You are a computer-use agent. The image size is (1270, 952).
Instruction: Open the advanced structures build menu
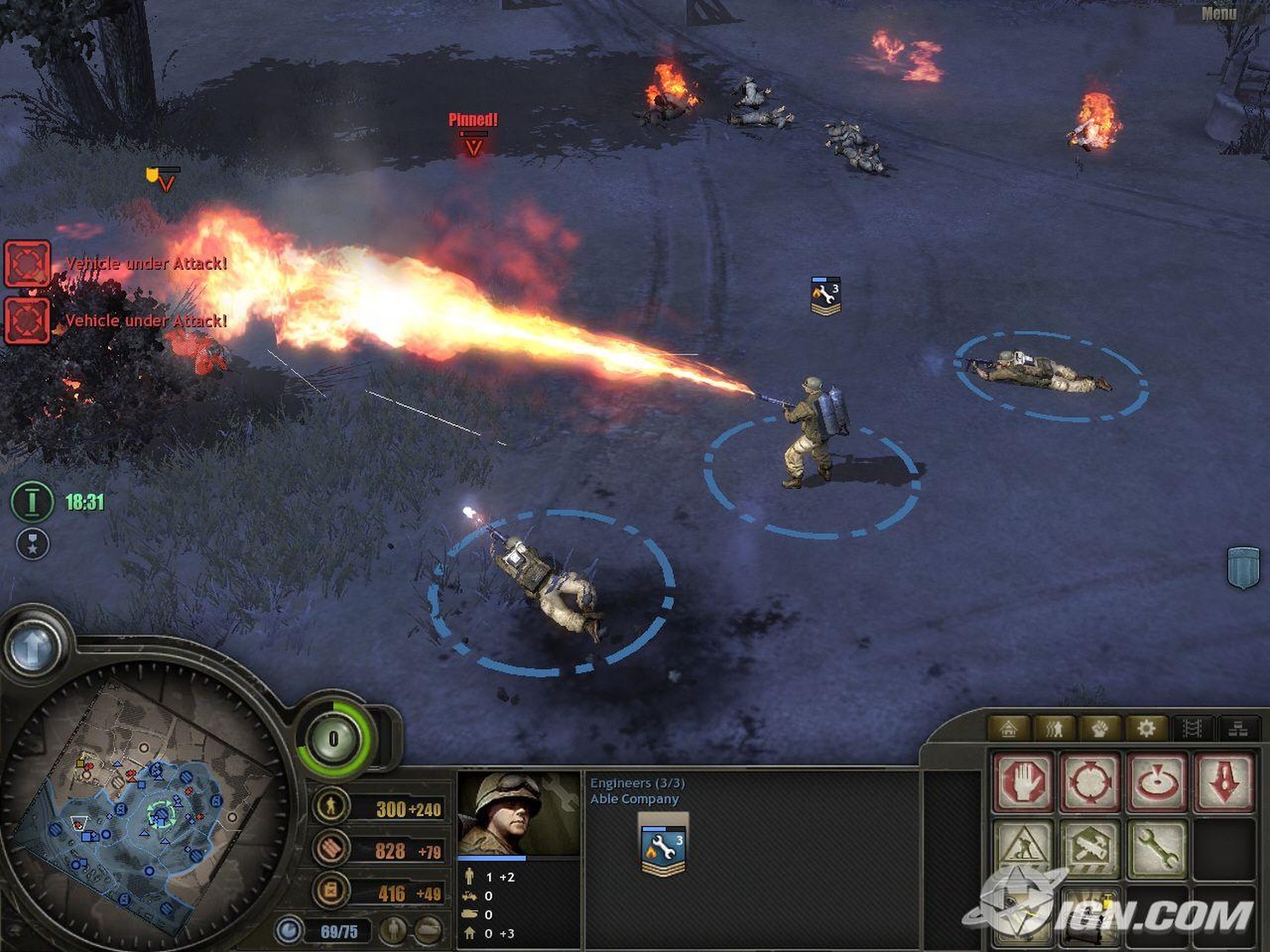click(1089, 848)
